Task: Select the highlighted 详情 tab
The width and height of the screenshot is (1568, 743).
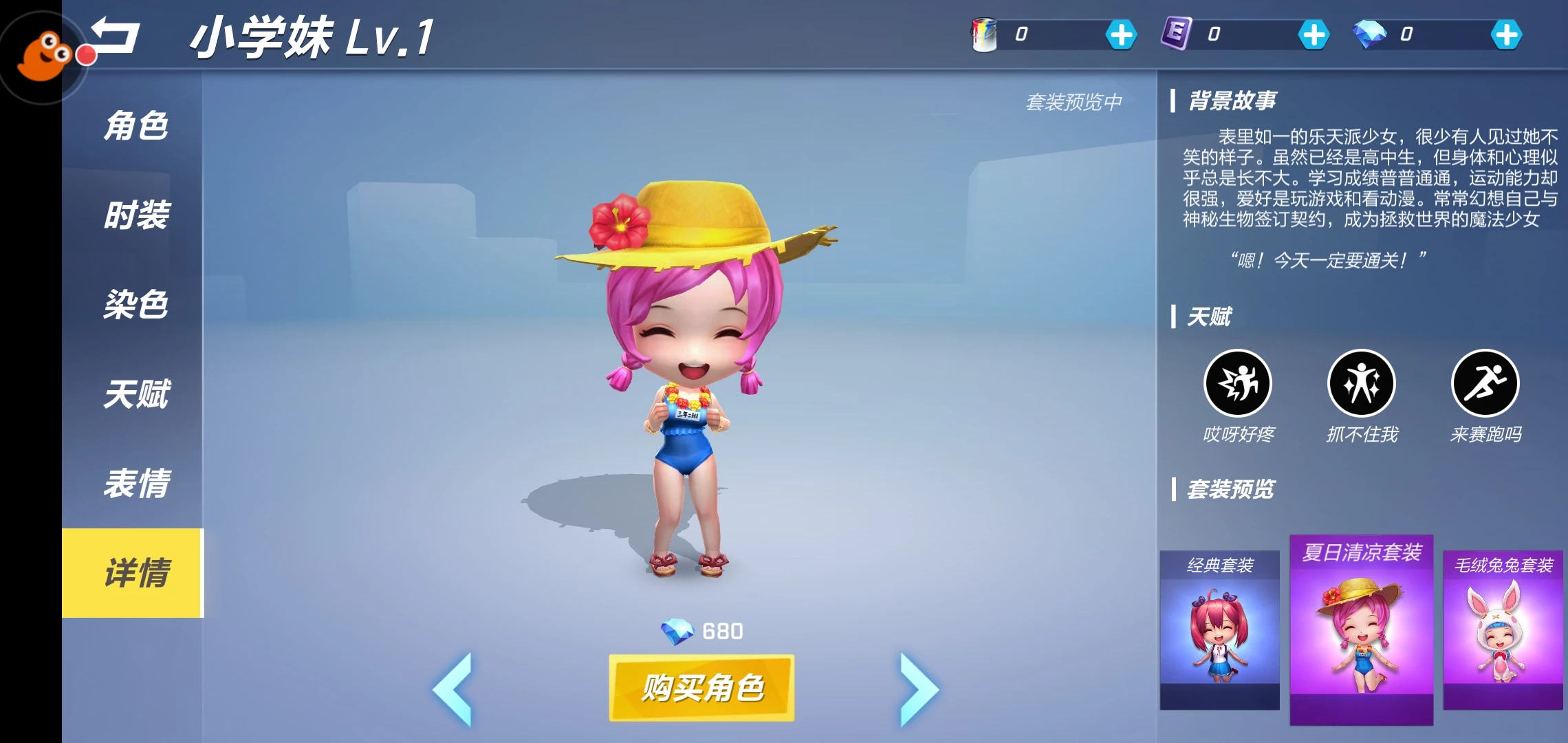Action: pos(134,573)
